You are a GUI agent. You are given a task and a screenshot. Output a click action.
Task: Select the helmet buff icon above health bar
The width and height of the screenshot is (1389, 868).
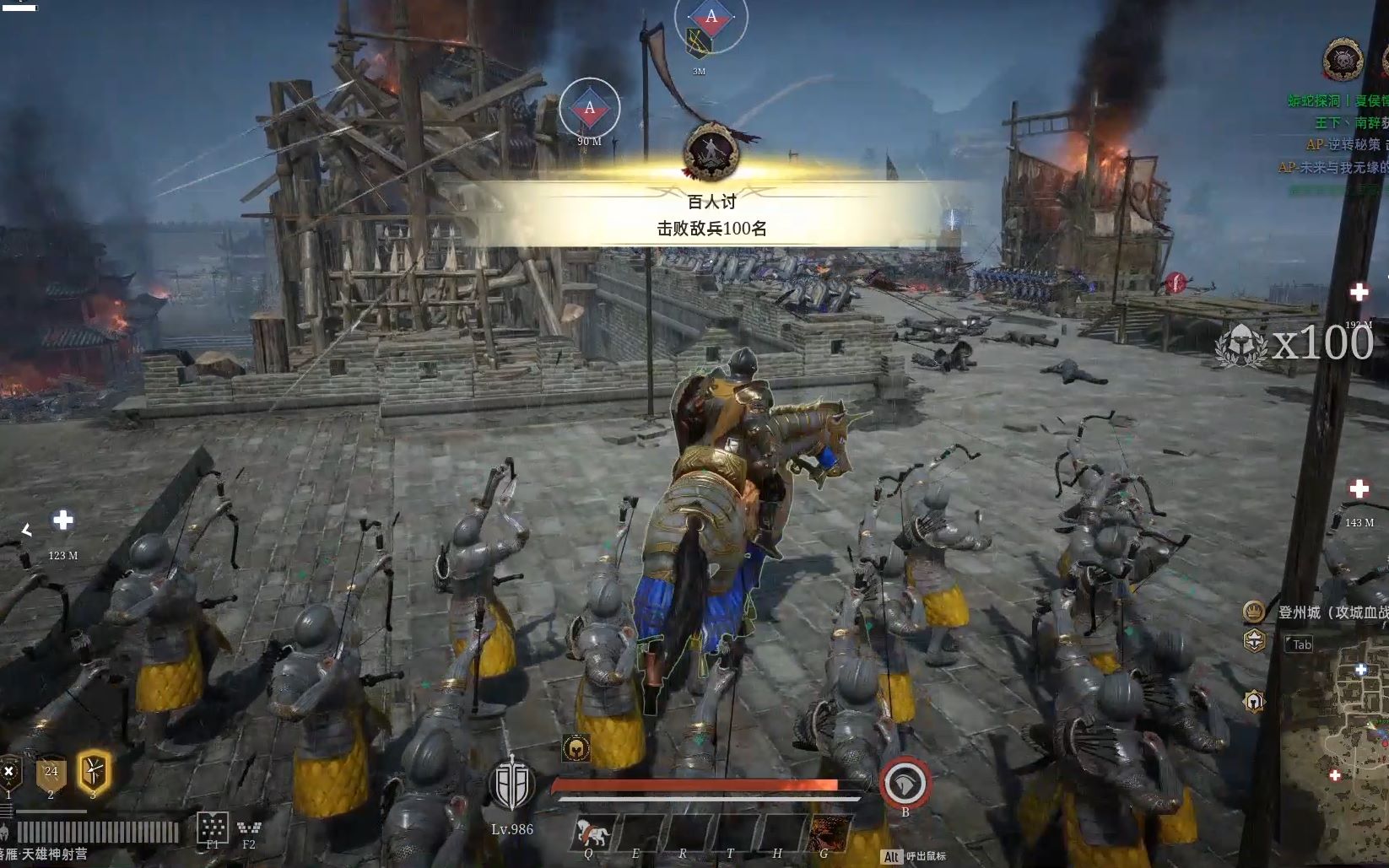click(576, 747)
